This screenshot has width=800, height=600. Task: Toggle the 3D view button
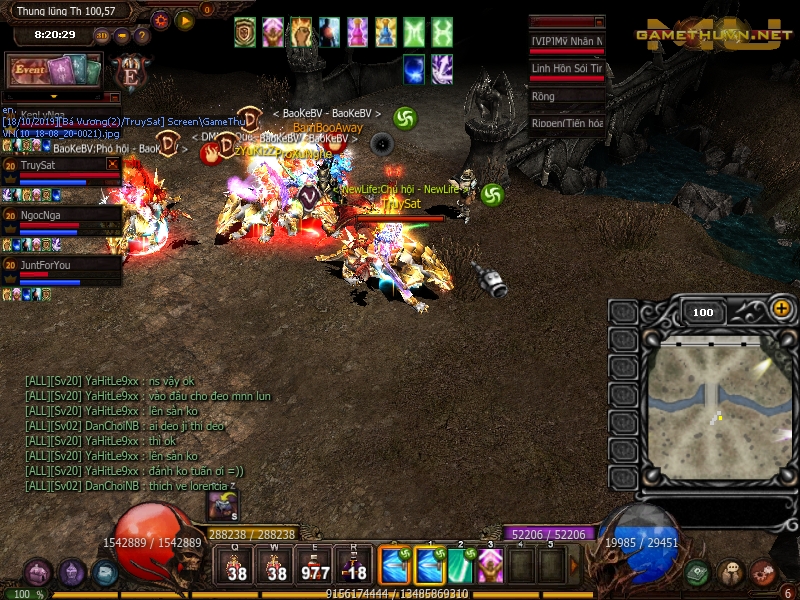coord(102,35)
